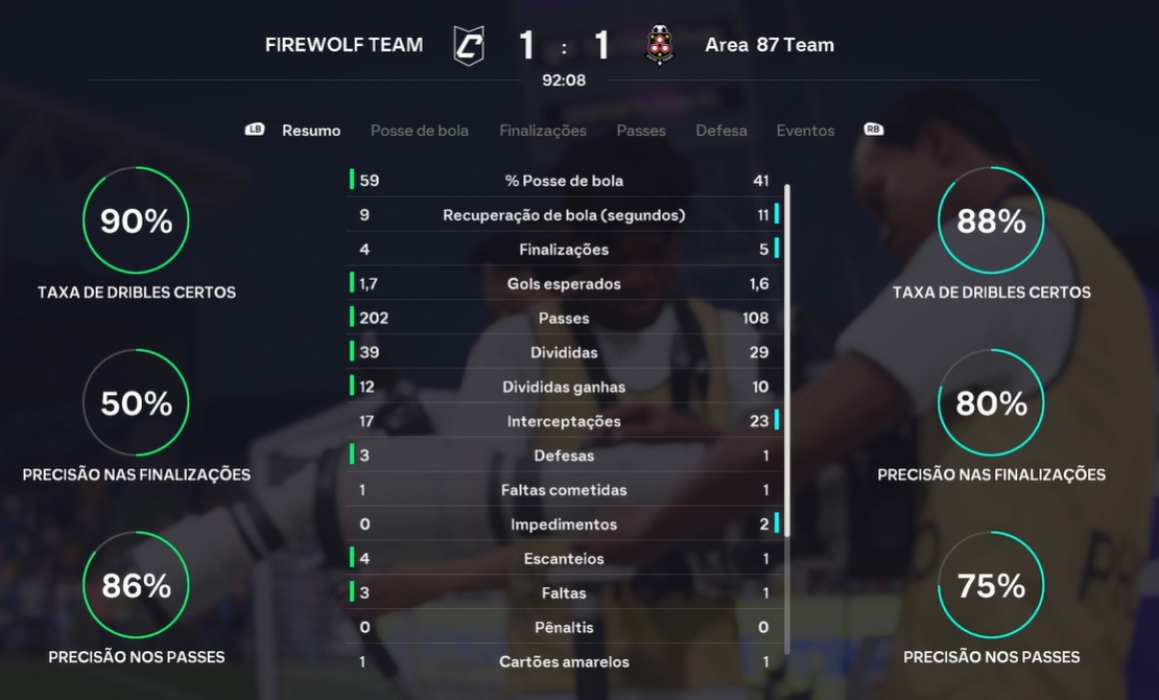Open the Posse de bola tab
This screenshot has height=700, width=1159.
click(419, 131)
